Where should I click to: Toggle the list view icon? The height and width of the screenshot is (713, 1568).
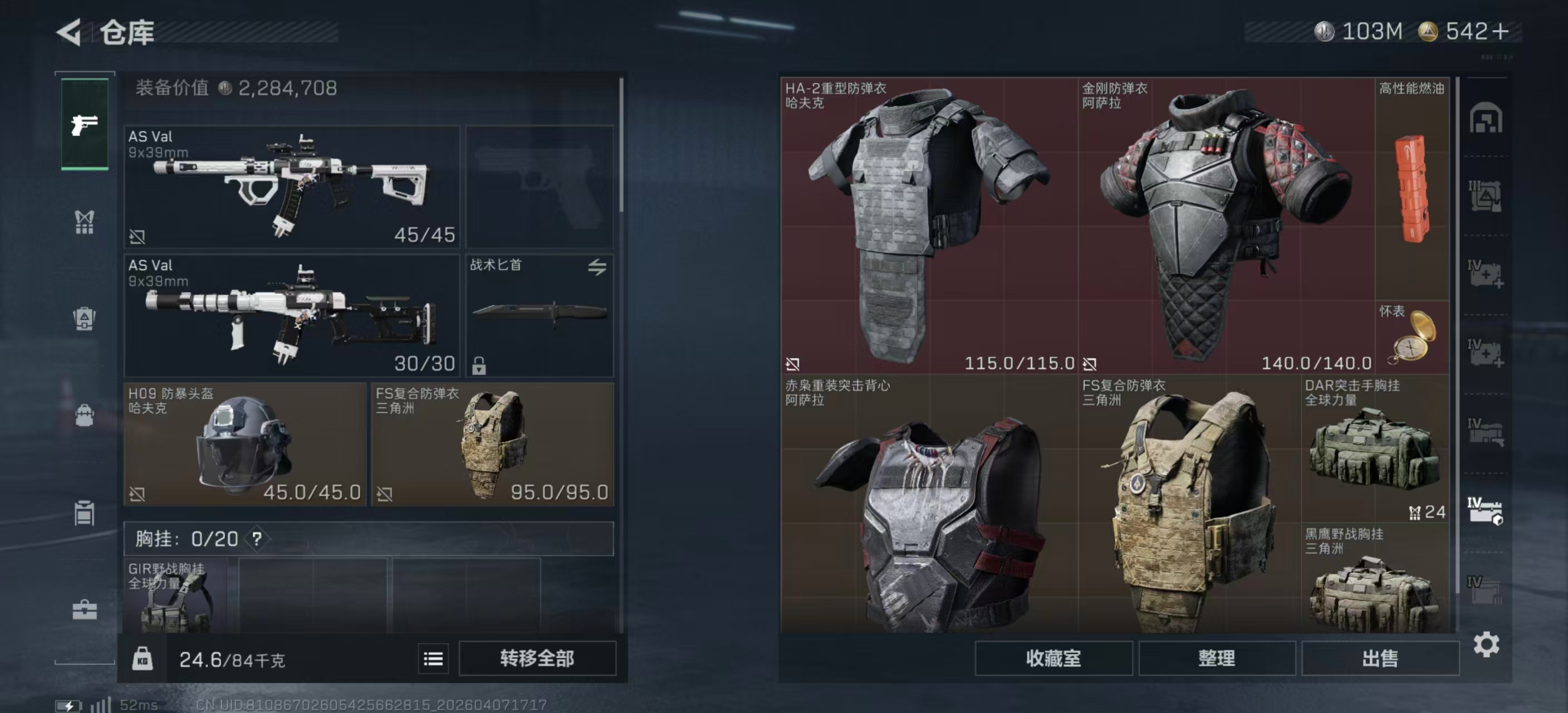433,659
